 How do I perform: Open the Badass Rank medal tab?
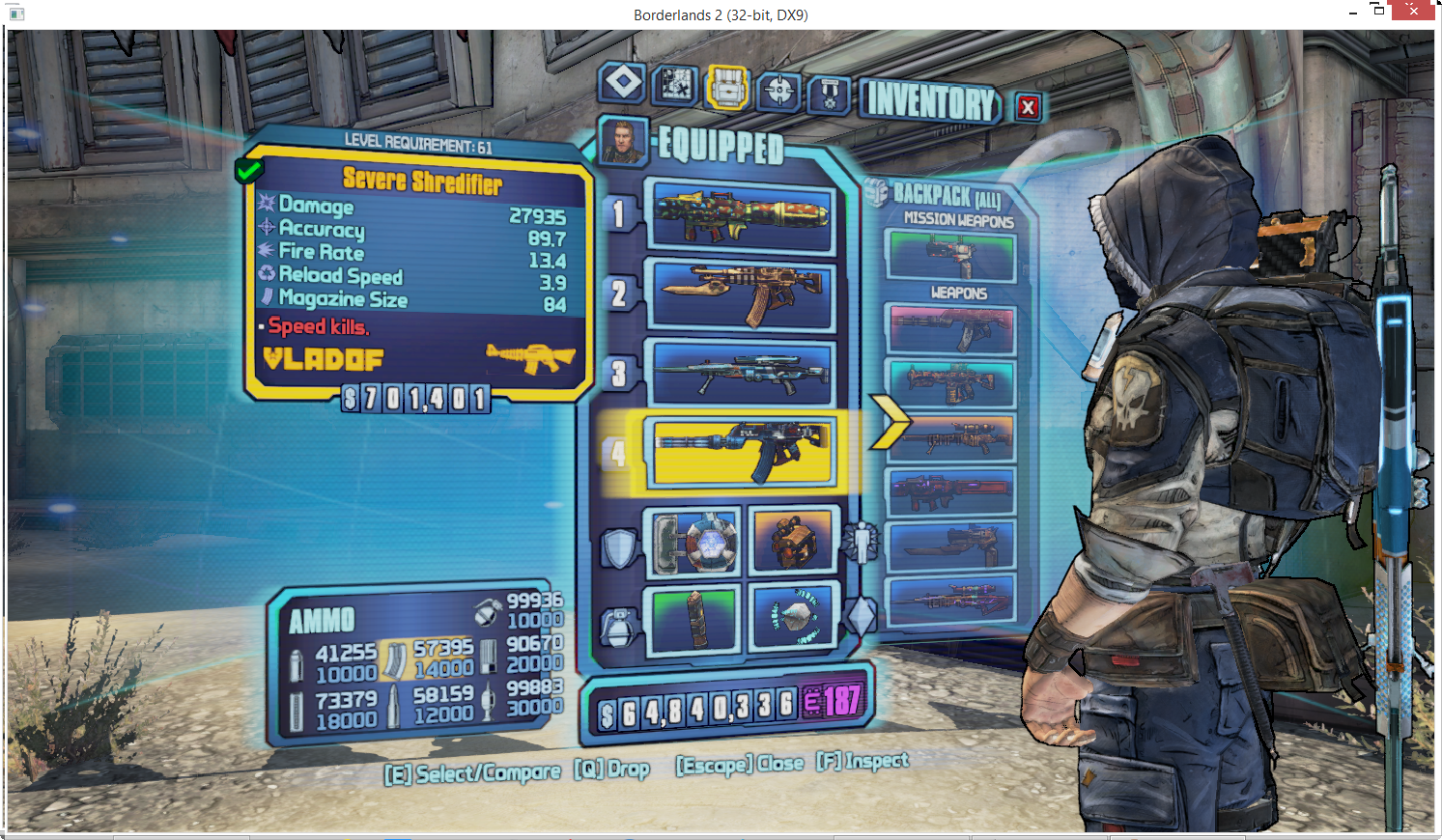[x=829, y=95]
